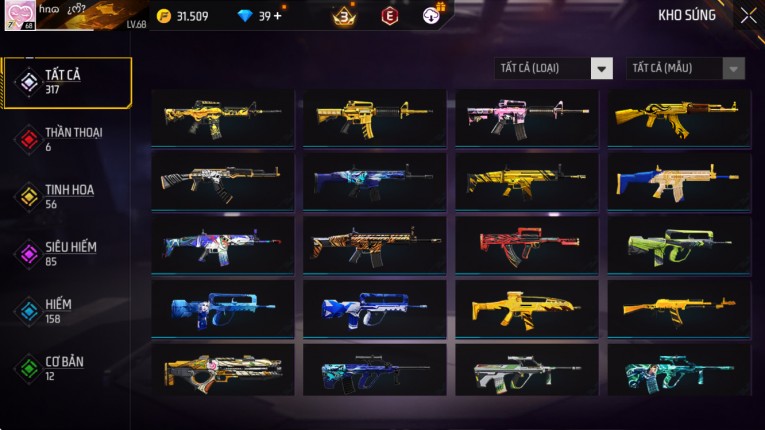Screen dimensions: 765x430
Task: Select the TẤT CẢ category tab
Action: click(x=66, y=82)
